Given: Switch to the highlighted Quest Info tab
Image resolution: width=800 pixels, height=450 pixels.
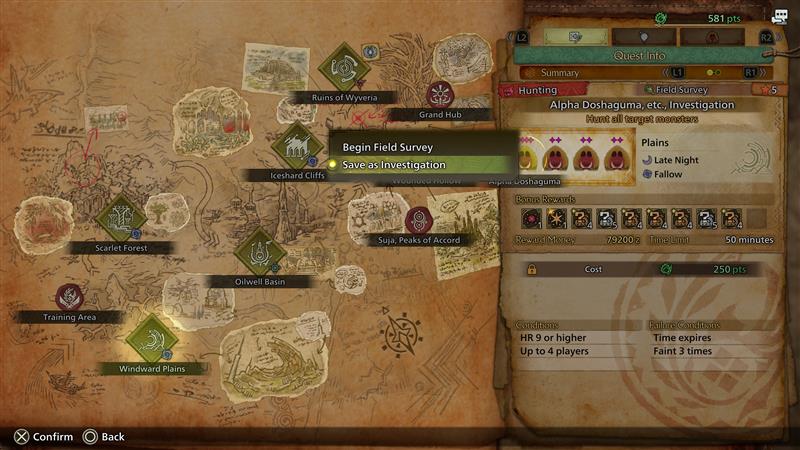Looking at the screenshot, I should 576,37.
